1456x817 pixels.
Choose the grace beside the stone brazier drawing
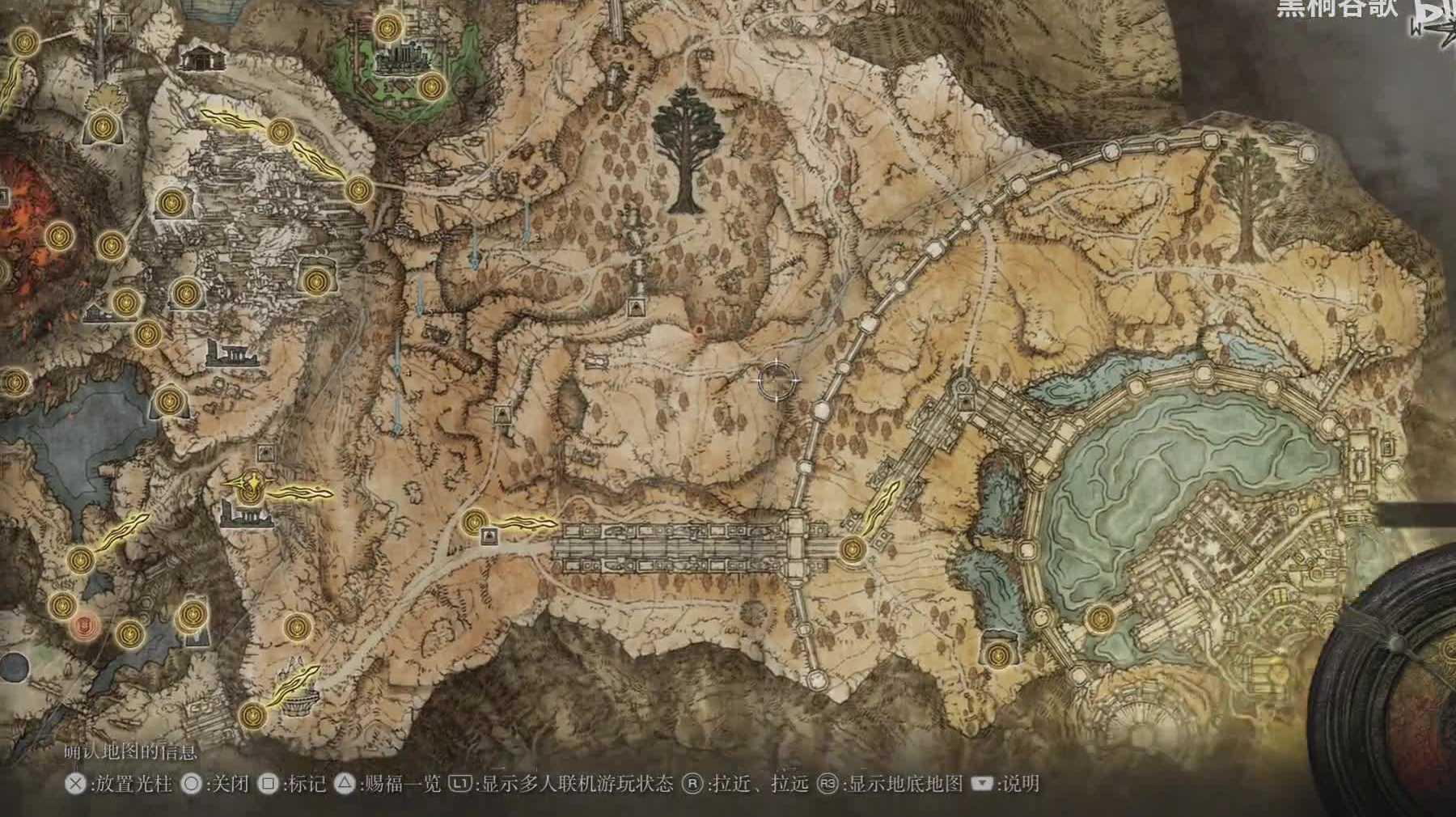pos(254,713)
